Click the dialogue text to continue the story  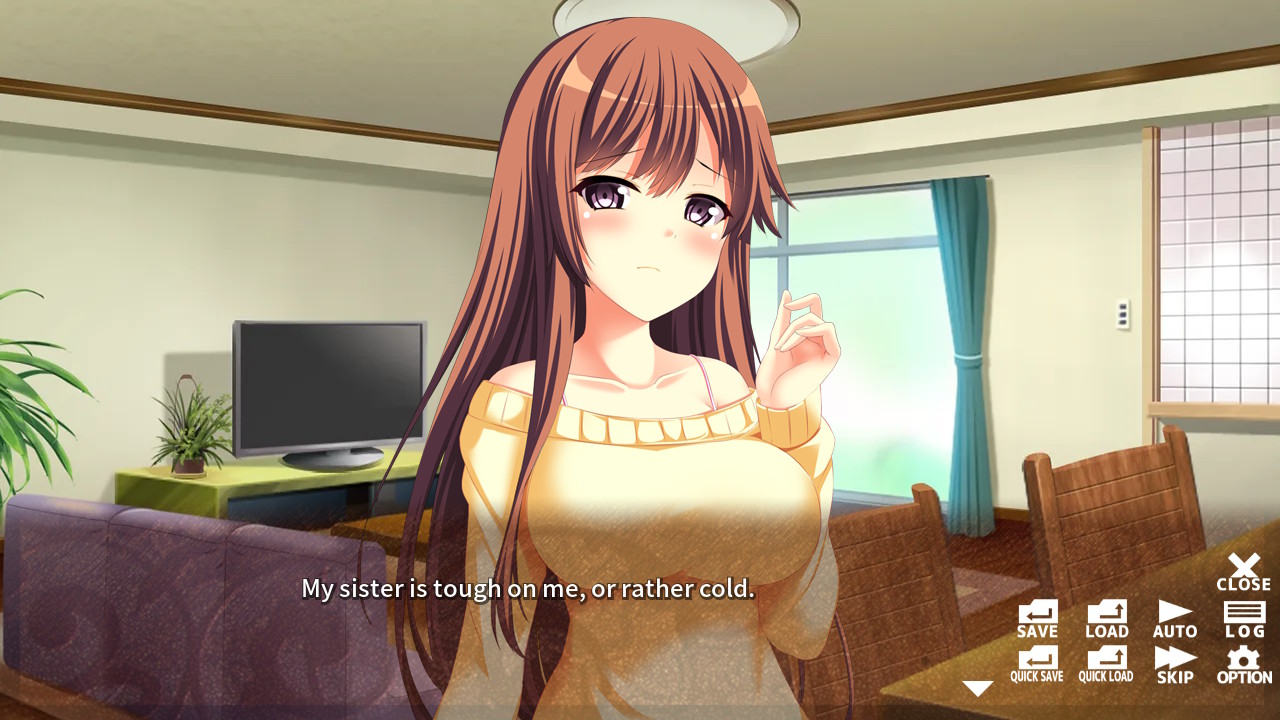528,590
